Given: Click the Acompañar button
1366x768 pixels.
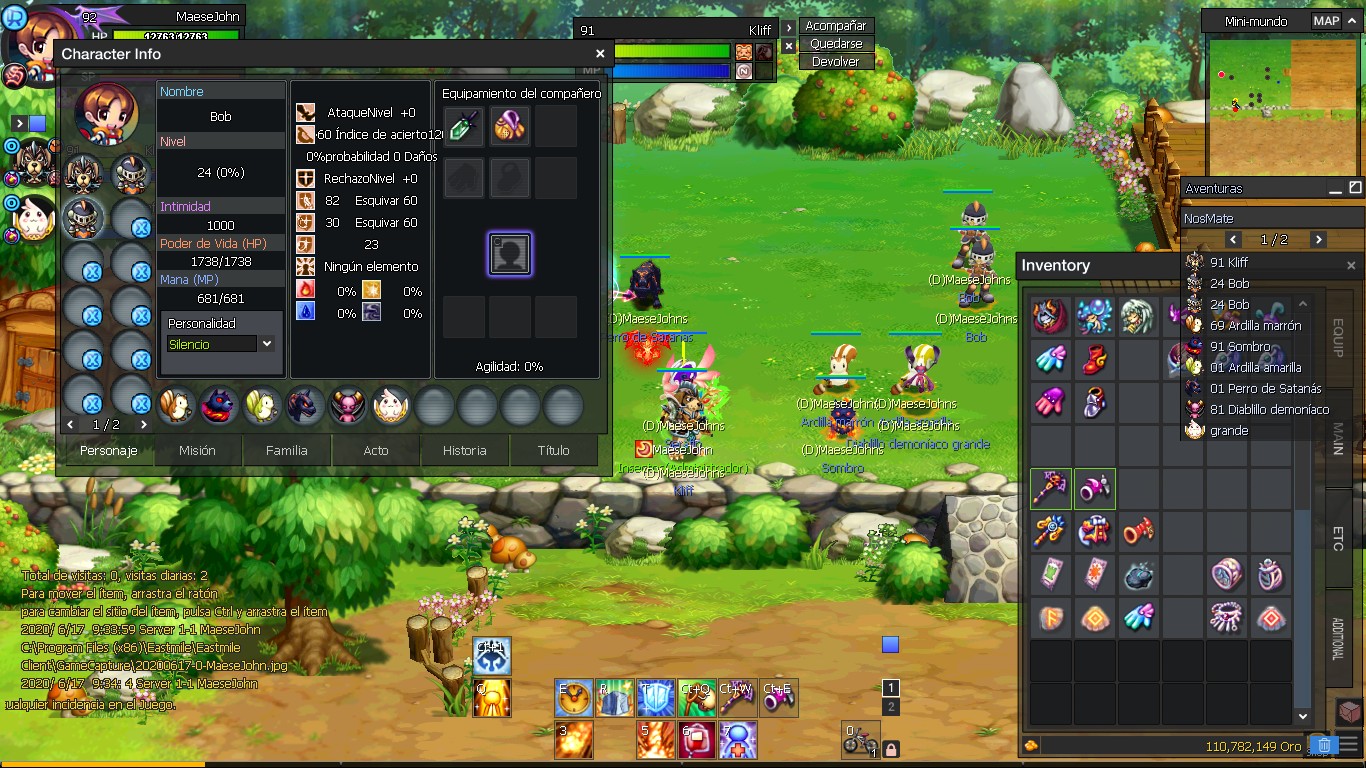Looking at the screenshot, I should (836, 26).
